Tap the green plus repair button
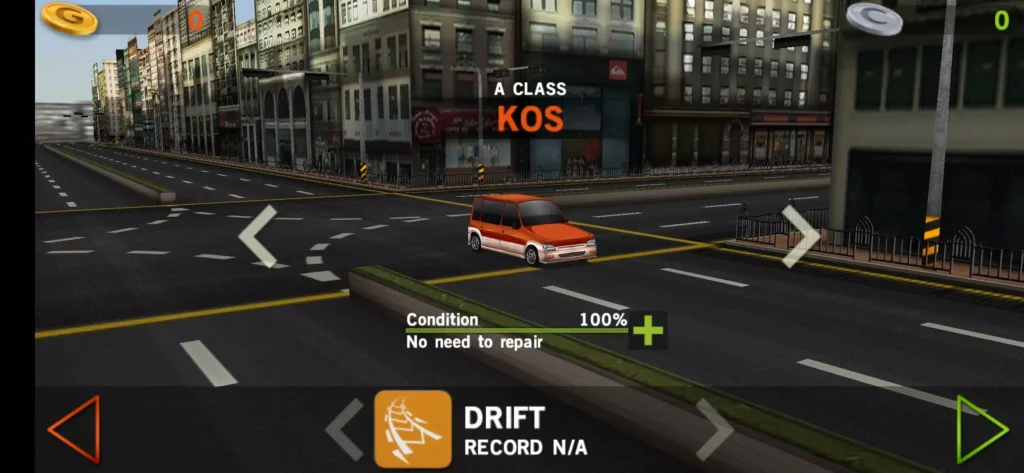1024x473 pixels. [x=648, y=330]
